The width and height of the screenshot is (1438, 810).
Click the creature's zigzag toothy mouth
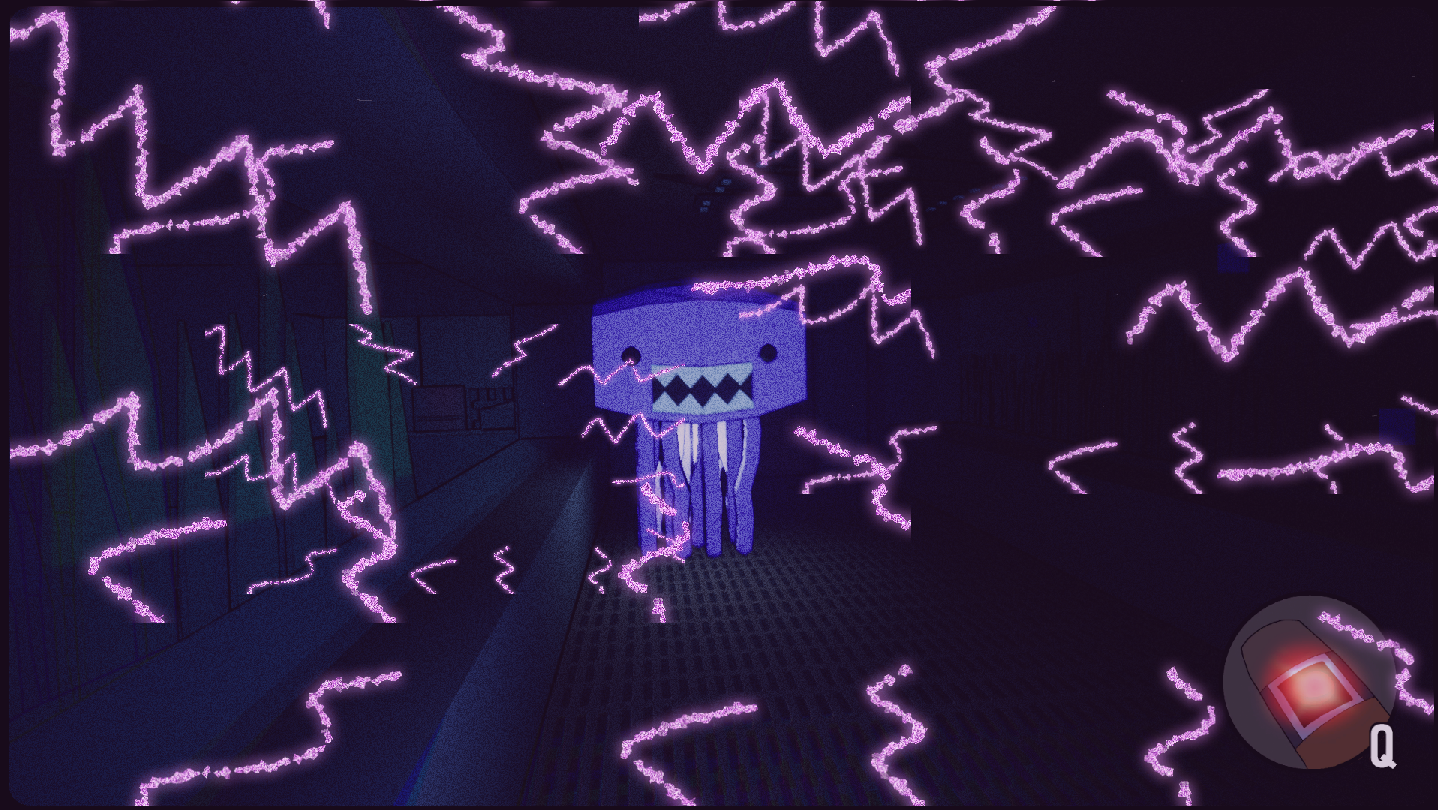pos(700,386)
